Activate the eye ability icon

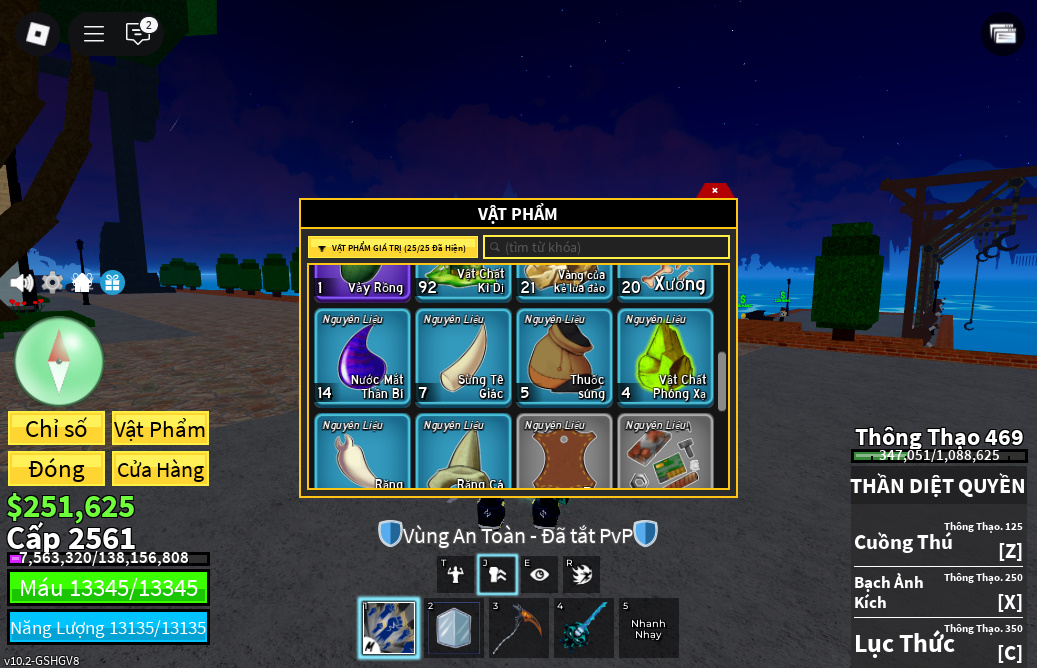(x=540, y=574)
